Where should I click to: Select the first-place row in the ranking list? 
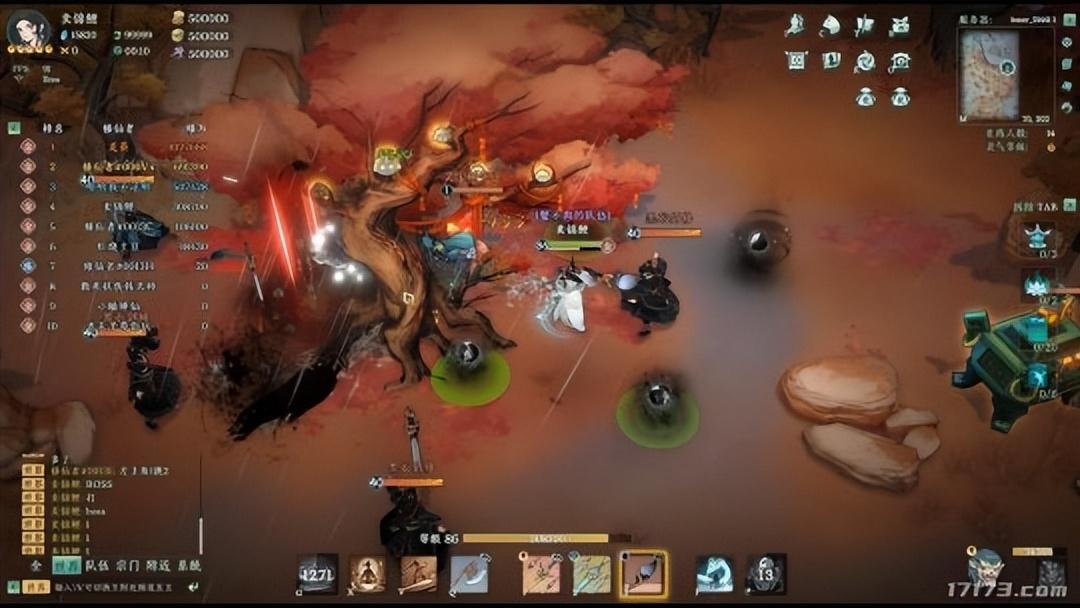[110, 146]
